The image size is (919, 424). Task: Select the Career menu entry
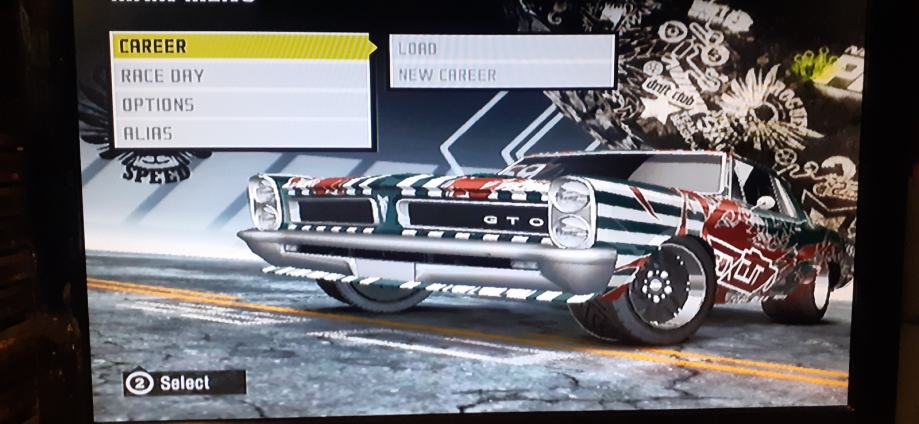pos(240,46)
